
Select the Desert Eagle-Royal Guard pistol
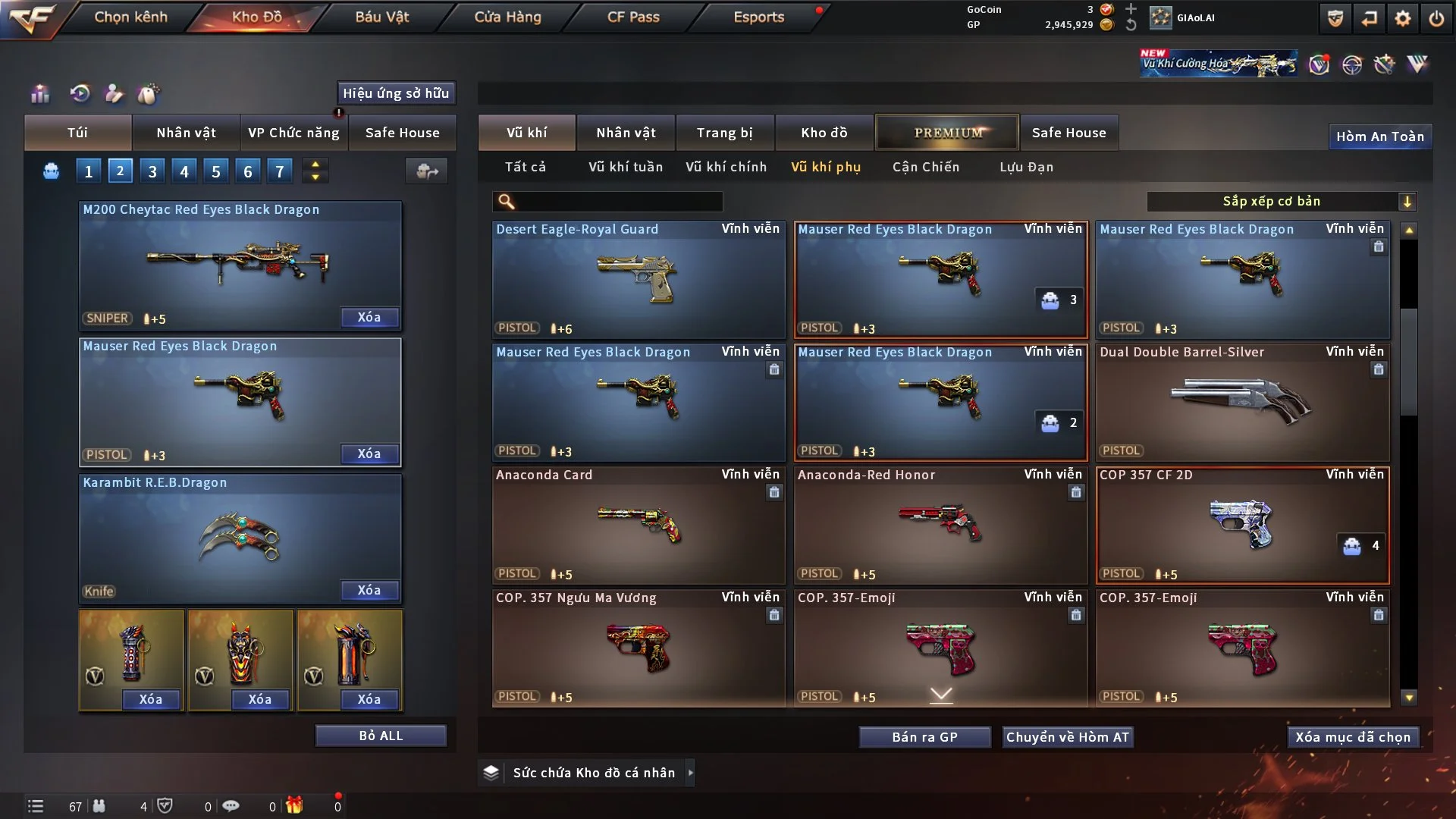point(638,280)
